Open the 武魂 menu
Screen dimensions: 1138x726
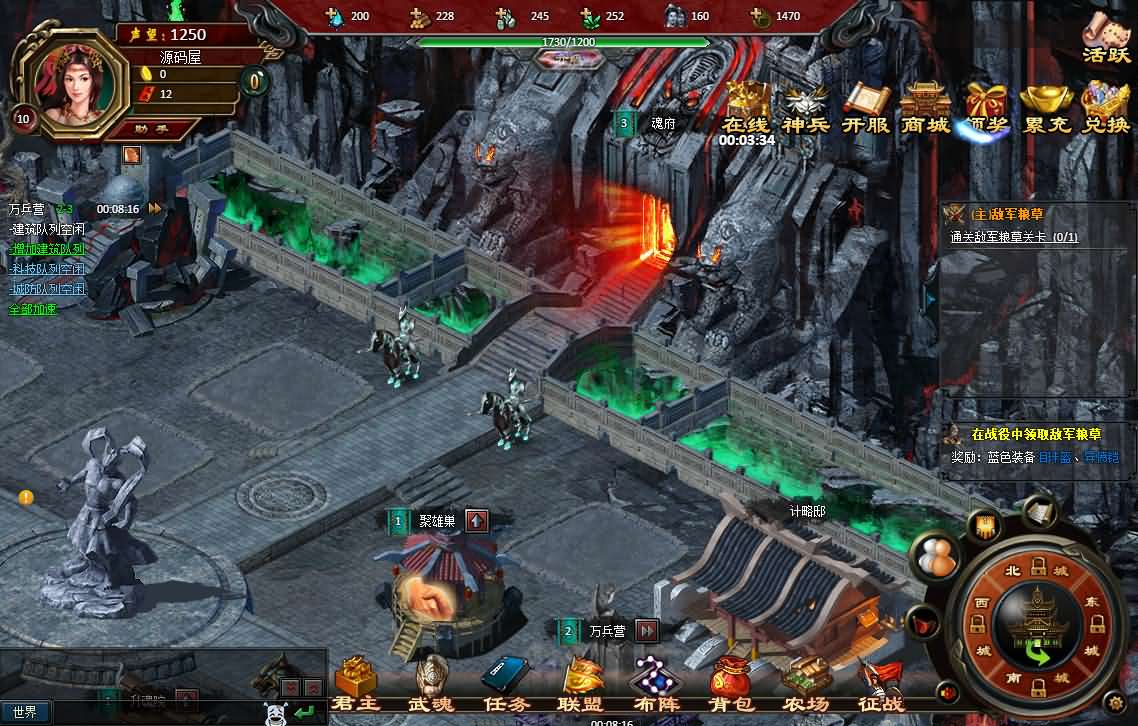pos(431,683)
